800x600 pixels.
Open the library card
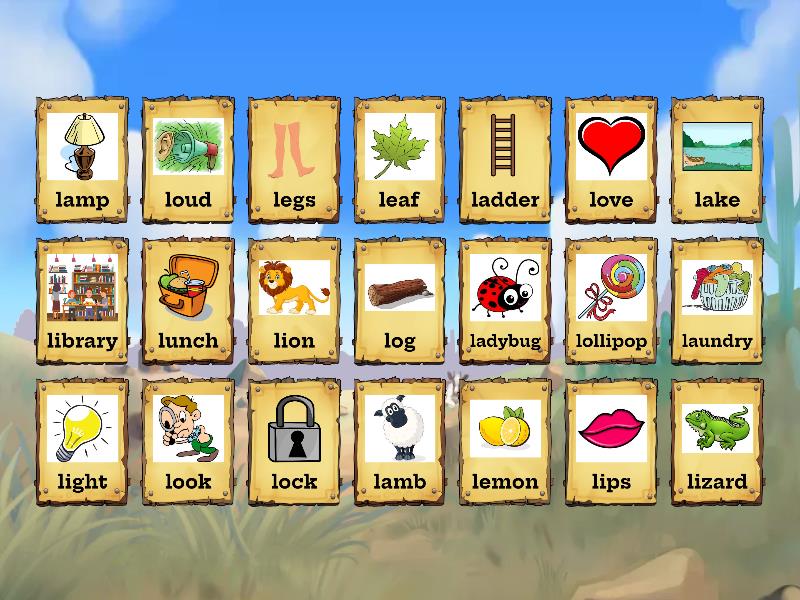pos(82,301)
